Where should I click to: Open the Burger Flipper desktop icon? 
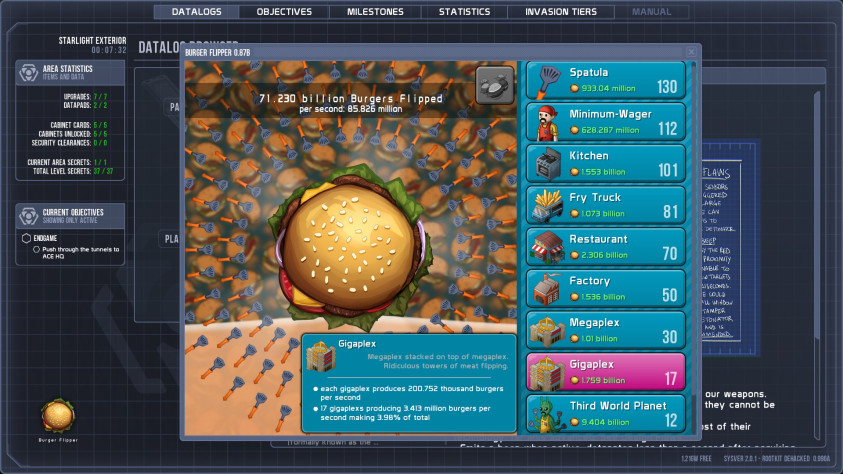(58, 418)
